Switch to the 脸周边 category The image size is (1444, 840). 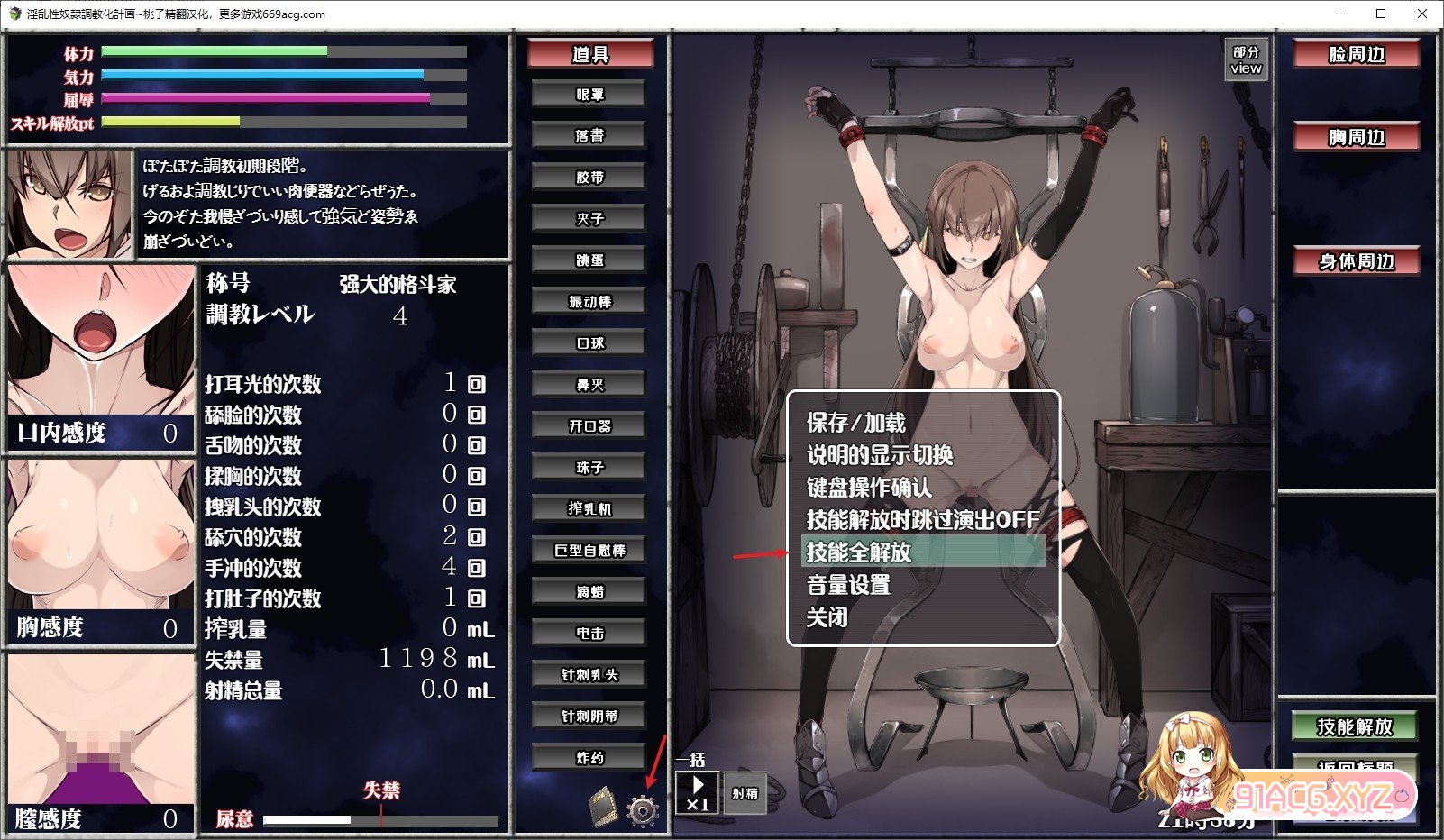1356,55
